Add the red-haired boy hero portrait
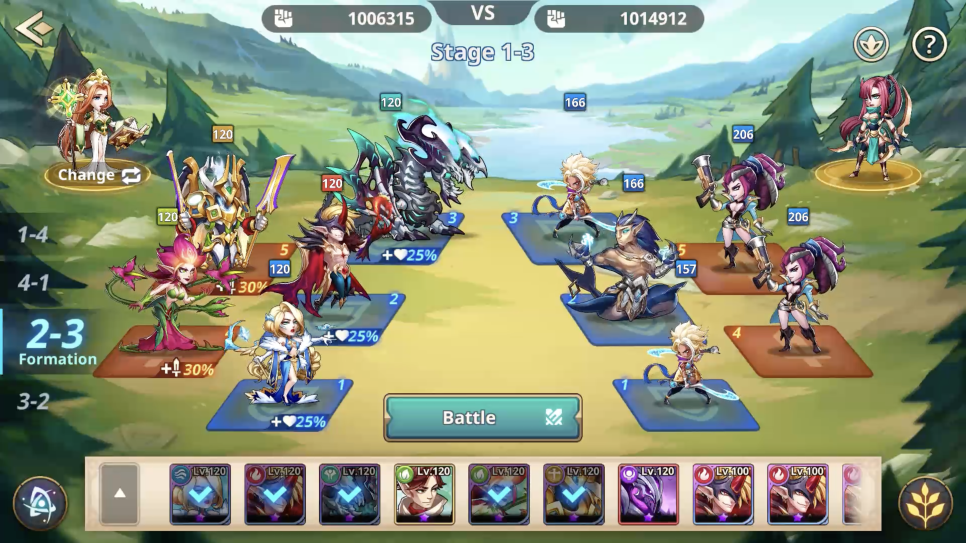966x543 pixels. coord(424,493)
